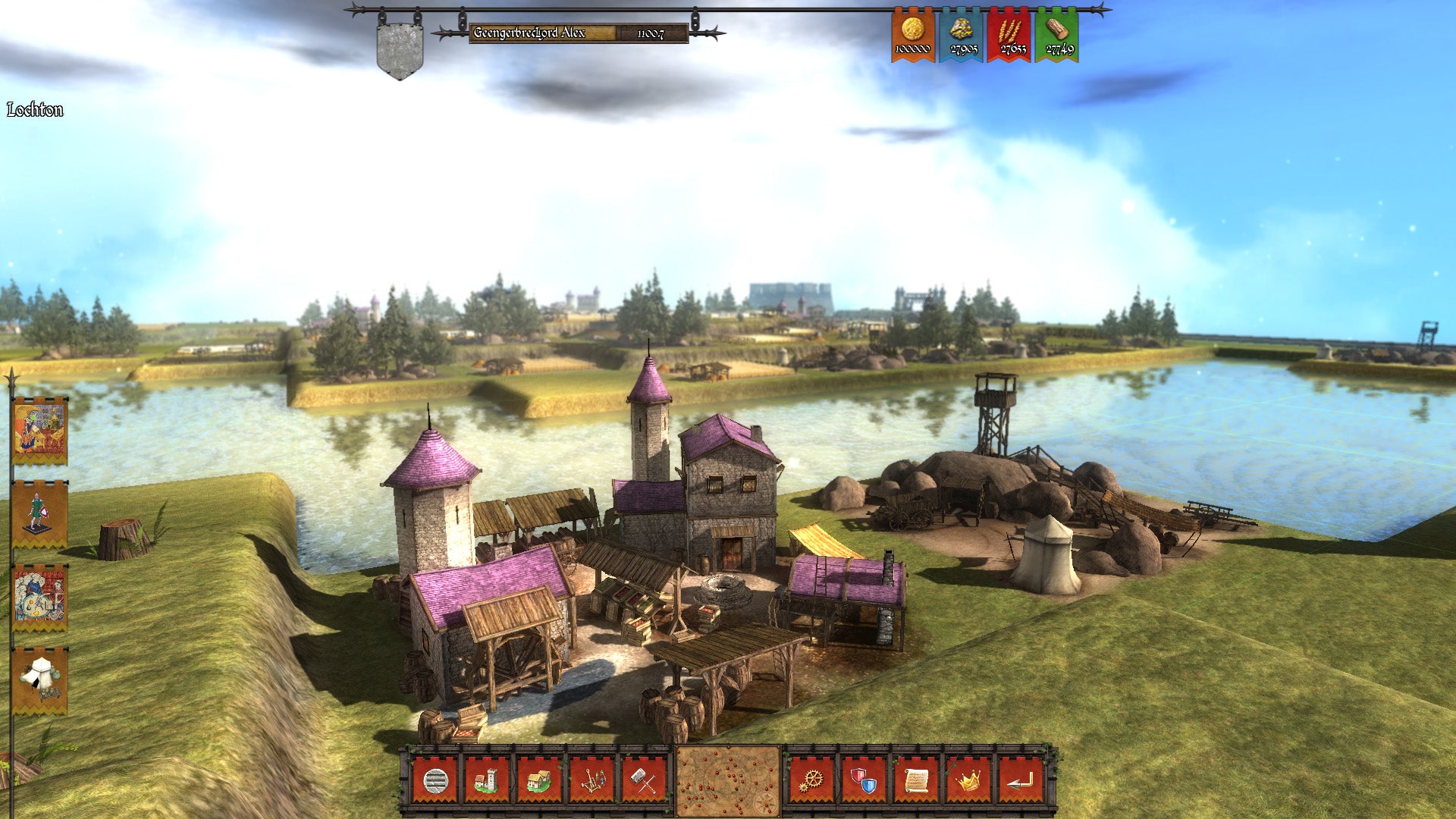Screen dimensions: 1456x819
Task: Click the golden crown icon
Action: tap(968, 780)
